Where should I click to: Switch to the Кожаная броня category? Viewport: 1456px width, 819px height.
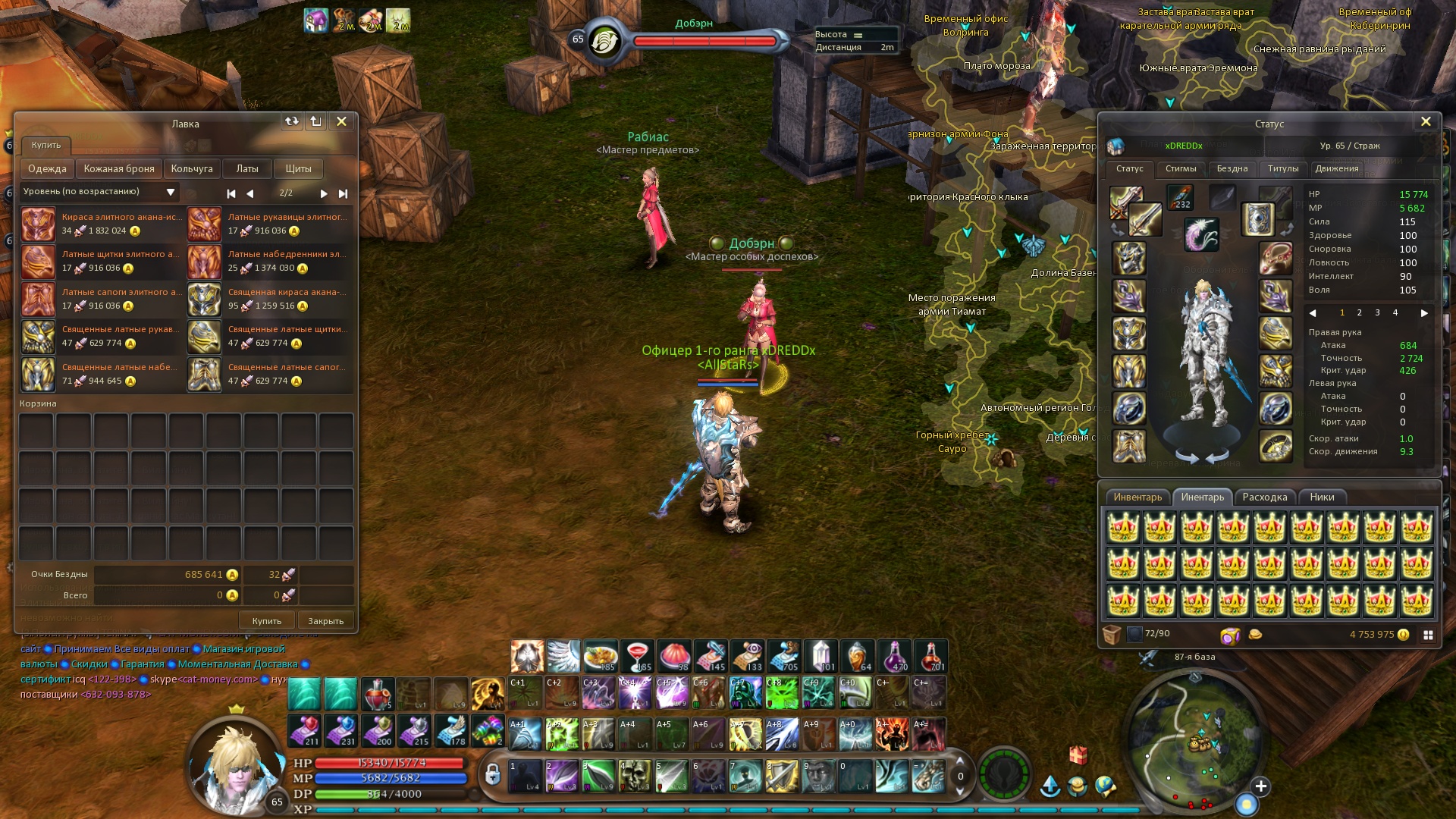[x=119, y=168]
